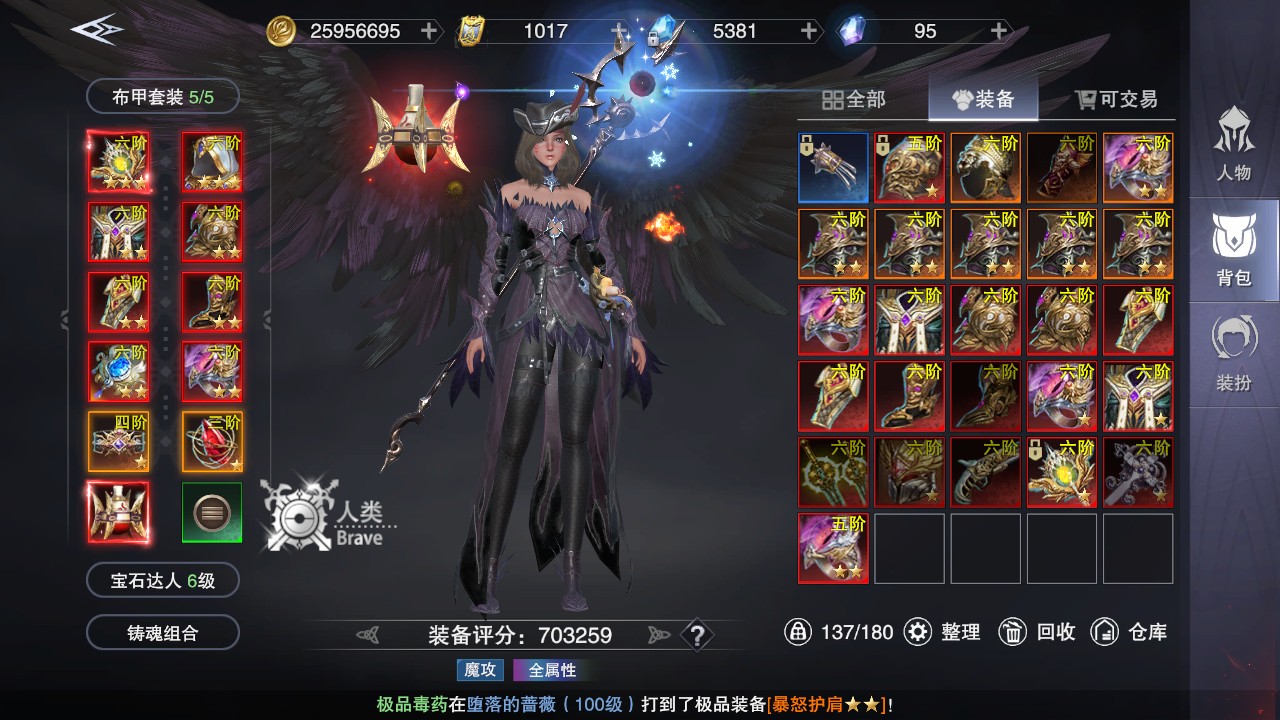Open the 装扮 costume panel
This screenshot has height=720, width=1280.
tap(1233, 354)
